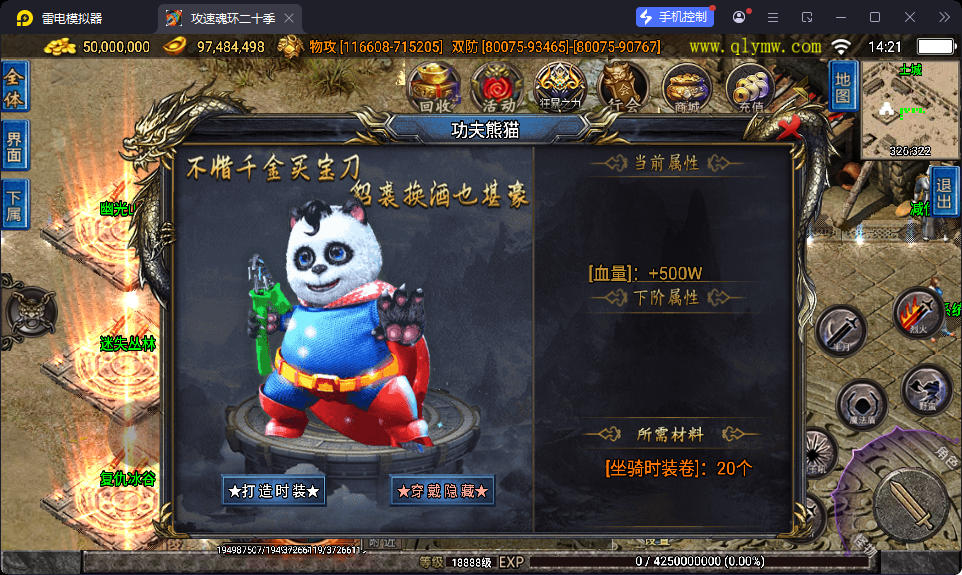The image size is (962, 575).
Task: Click the 打造时装 craft costume button
Action: click(274, 491)
